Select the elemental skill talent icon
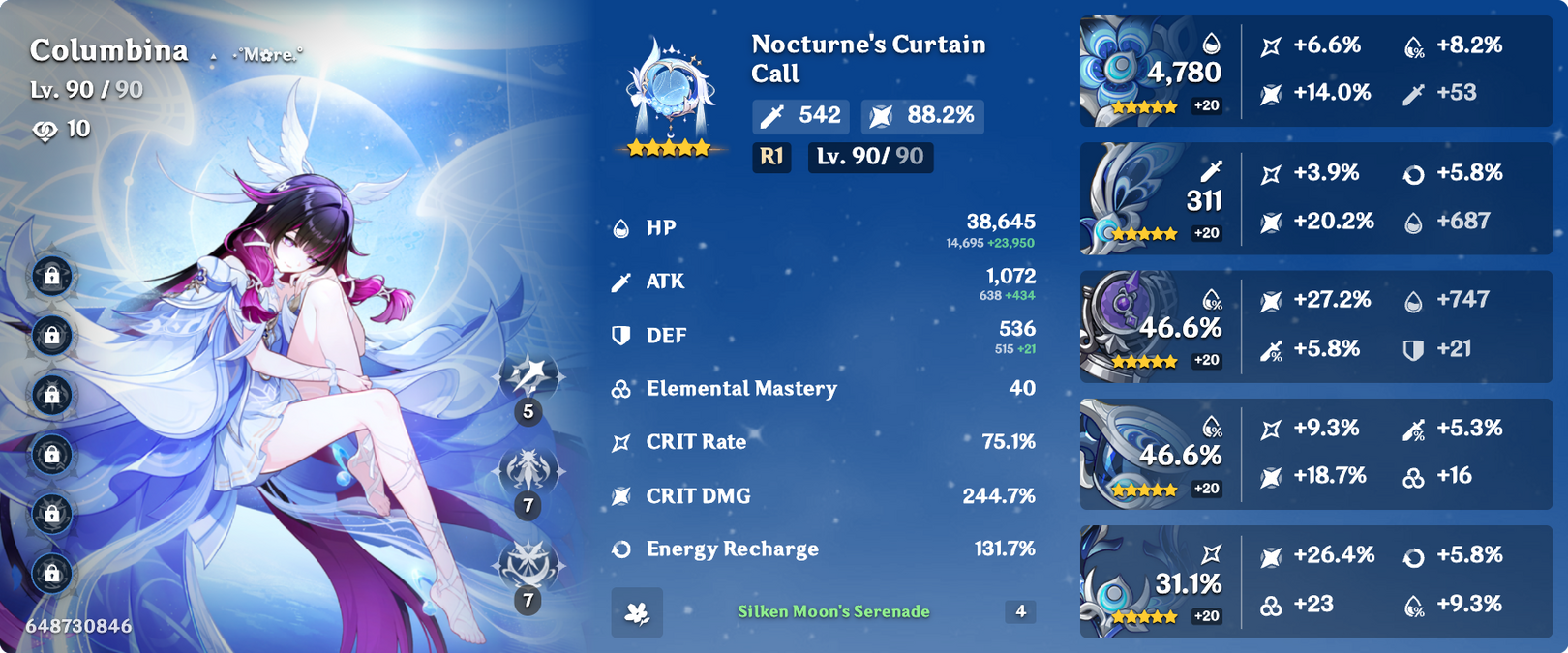This screenshot has width=1568, height=653. 528,471
